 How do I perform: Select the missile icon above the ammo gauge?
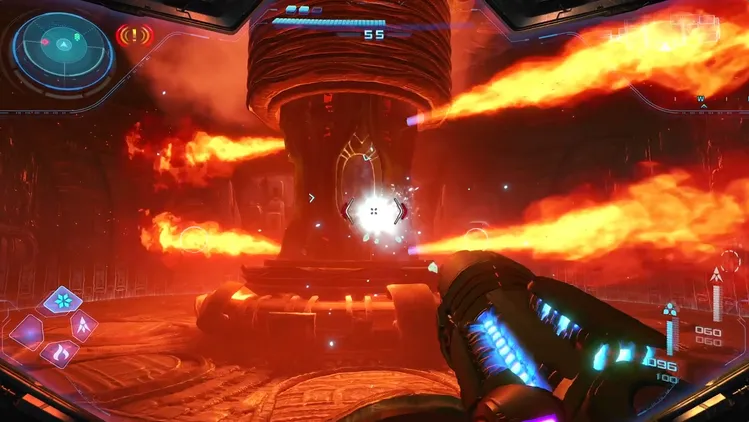pyautogui.click(x=716, y=275)
